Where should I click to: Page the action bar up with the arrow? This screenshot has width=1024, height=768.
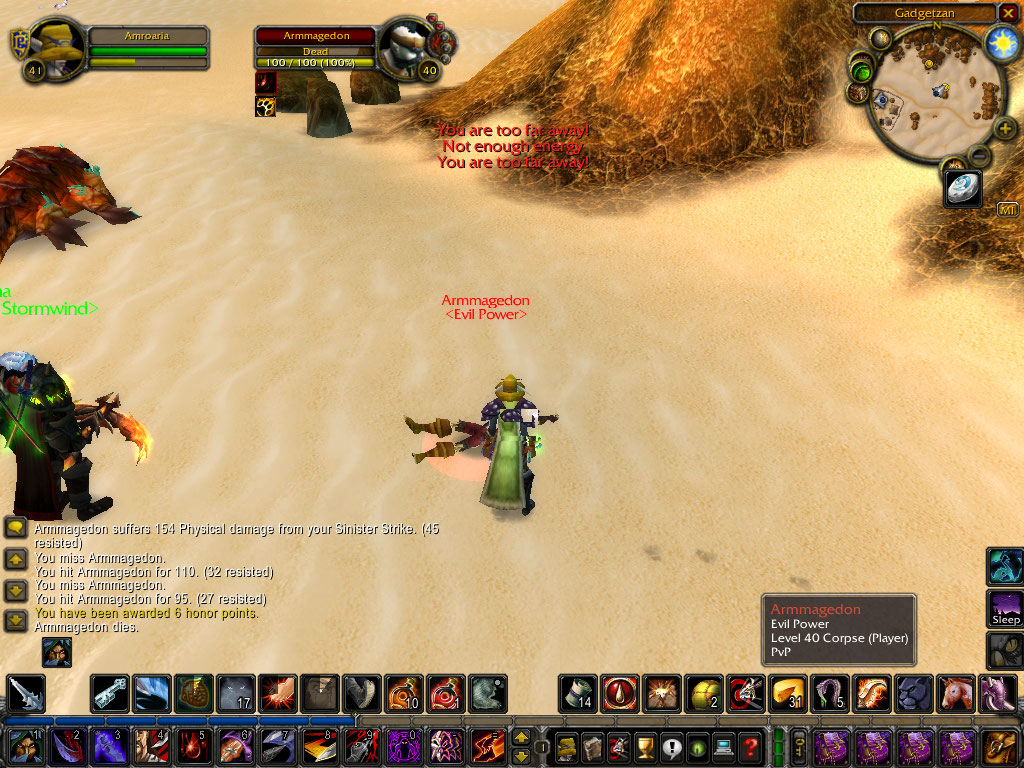[521, 737]
